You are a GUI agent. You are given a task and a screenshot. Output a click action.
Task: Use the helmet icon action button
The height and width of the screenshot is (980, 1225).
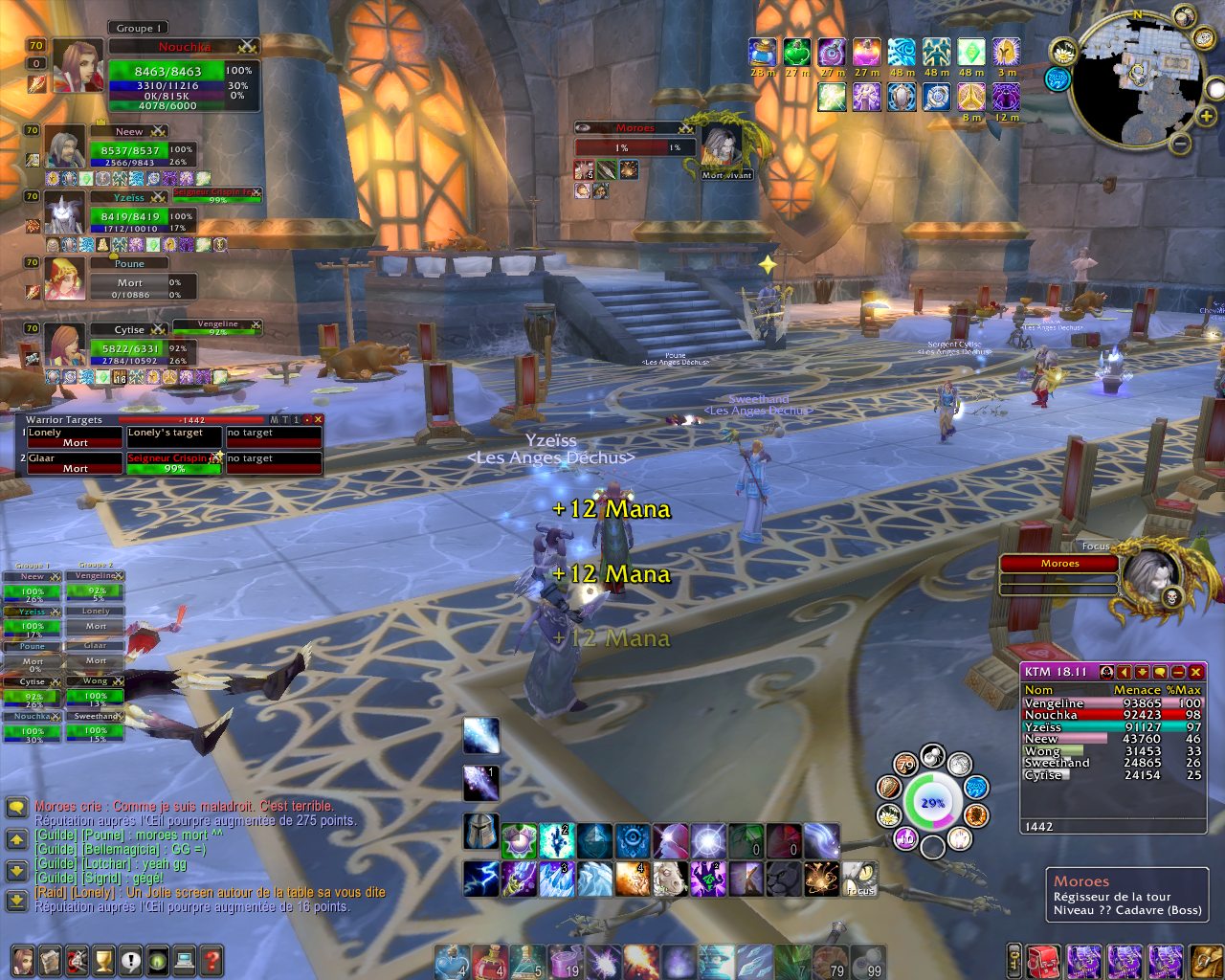click(x=480, y=832)
